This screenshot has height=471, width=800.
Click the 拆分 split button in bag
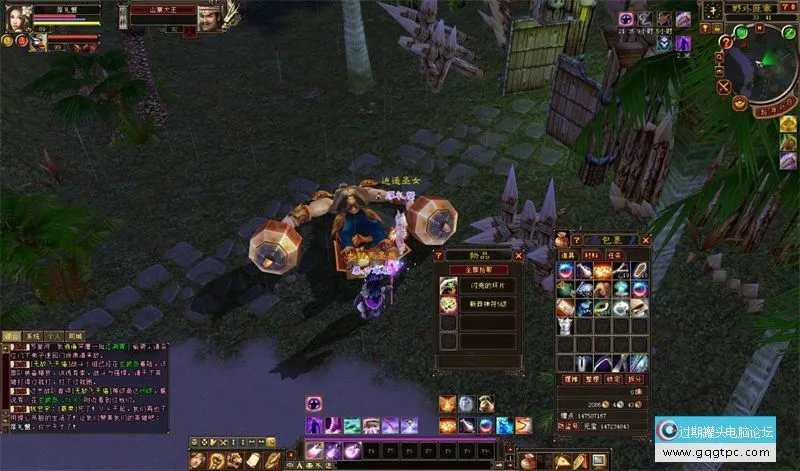pyautogui.click(x=635, y=380)
